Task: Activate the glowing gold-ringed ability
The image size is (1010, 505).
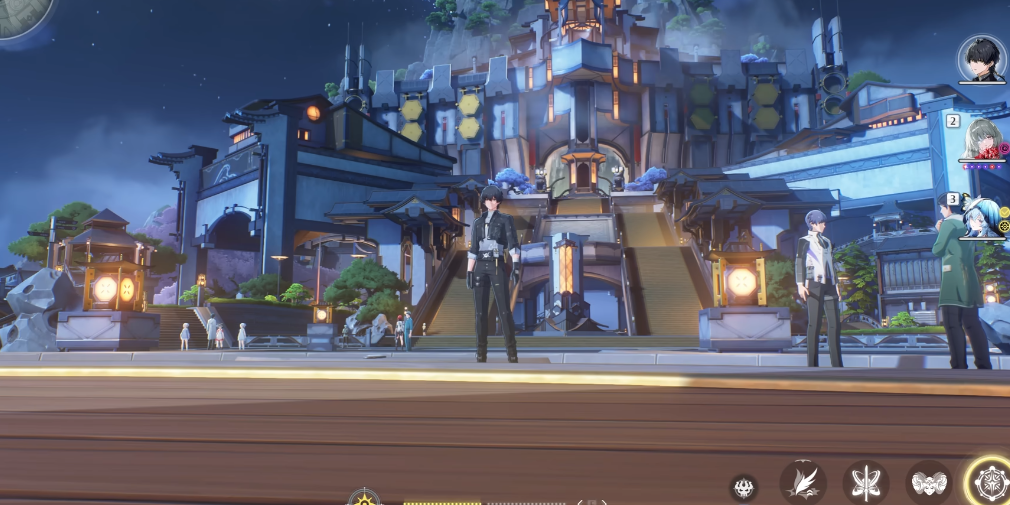Action: [990, 483]
